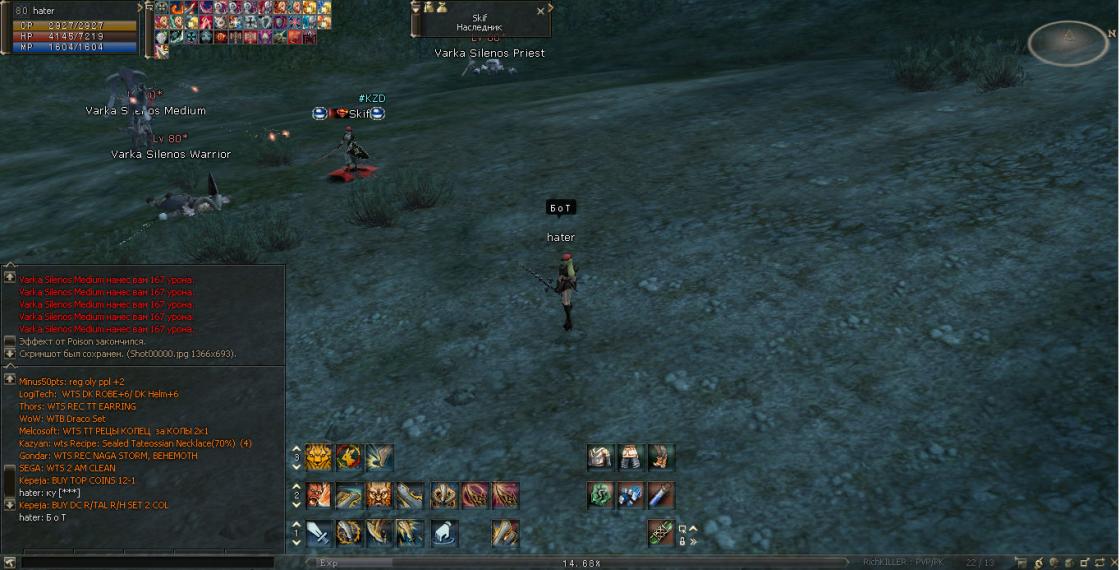Activate the roaring red face skill

tap(319, 495)
